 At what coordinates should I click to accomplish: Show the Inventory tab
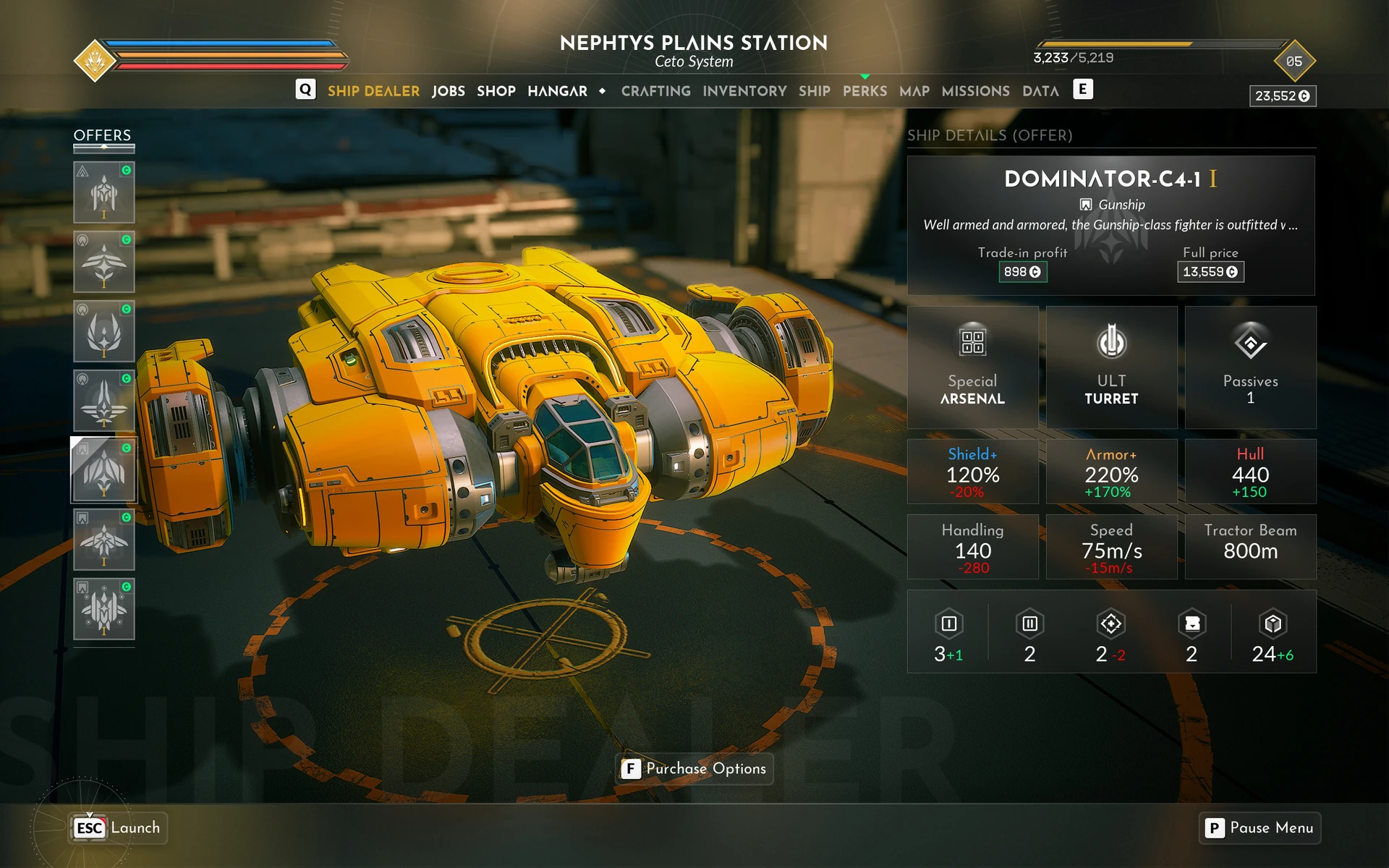[x=744, y=91]
